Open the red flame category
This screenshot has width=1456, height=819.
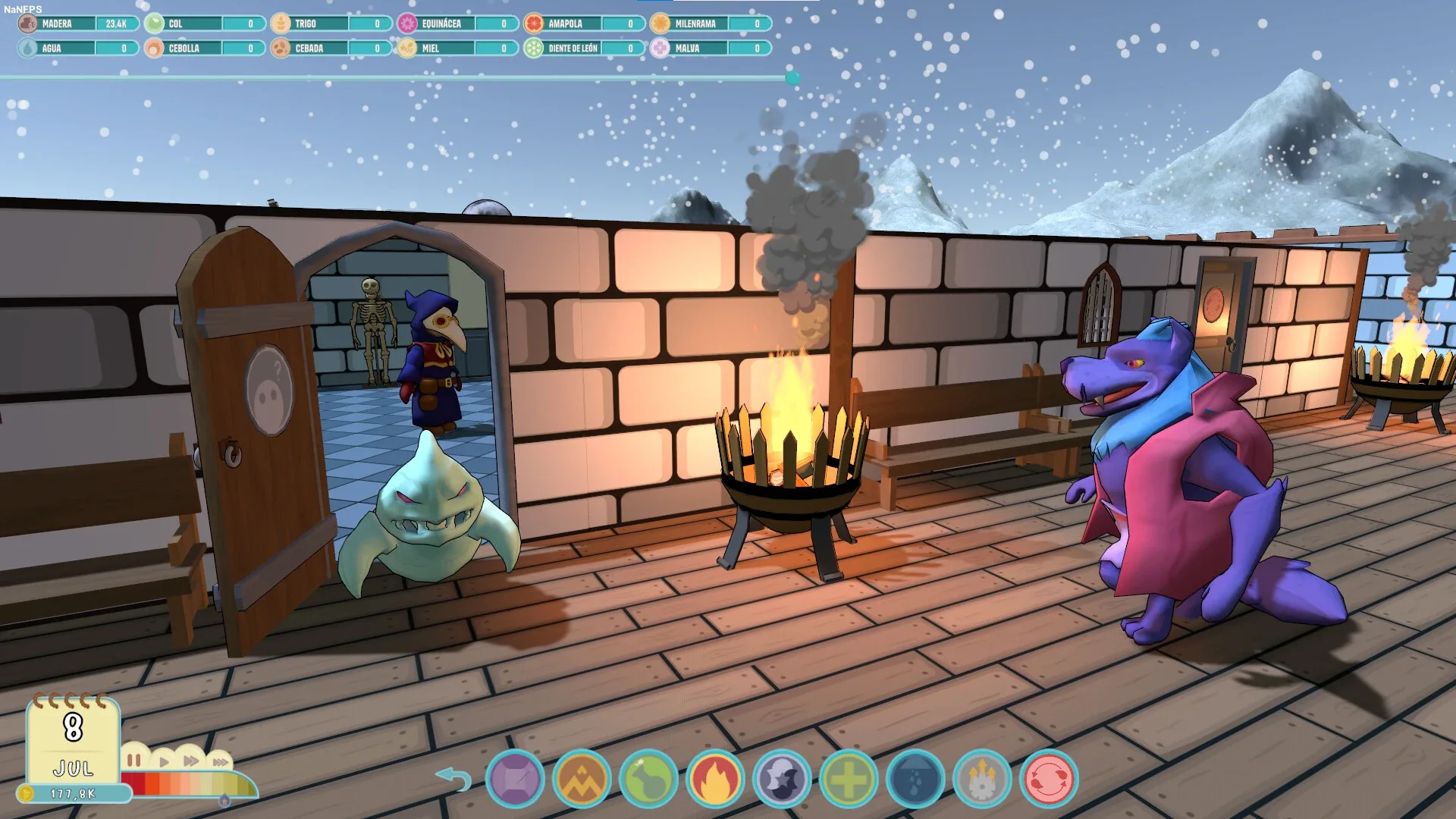coord(715,779)
